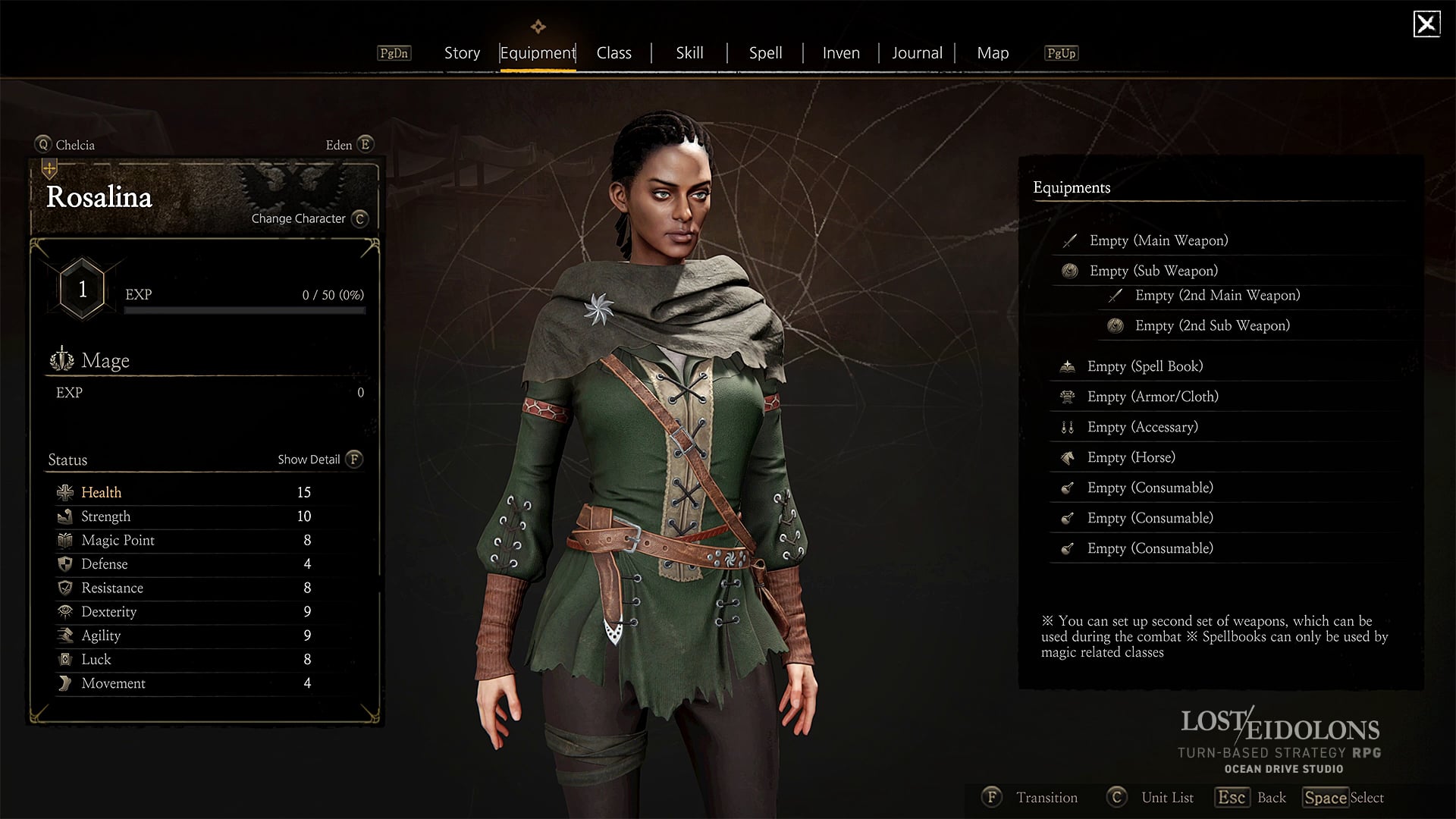Switch to next character Eden
1456x819 pixels.
tap(349, 145)
